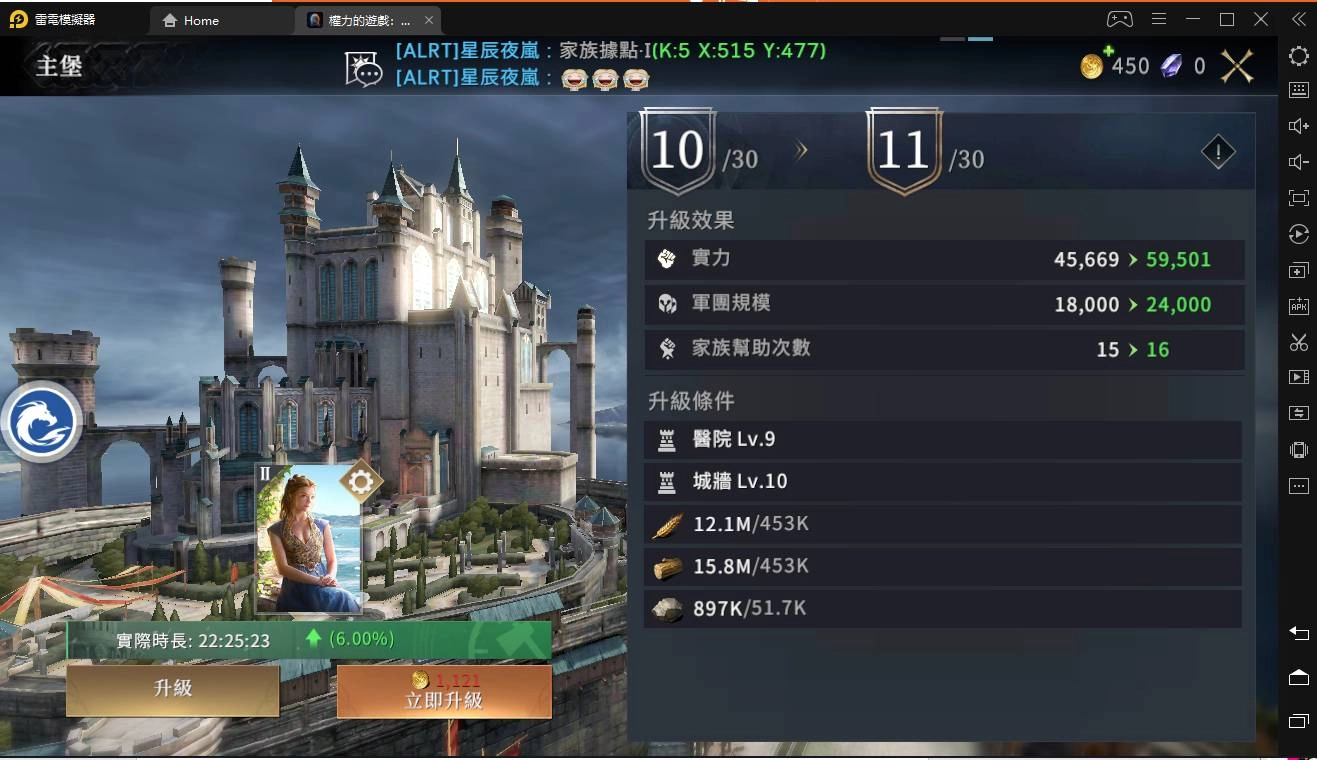The image size is (1317, 760).
Task: Start screen recording from the sidebar icon
Action: coord(1297,377)
